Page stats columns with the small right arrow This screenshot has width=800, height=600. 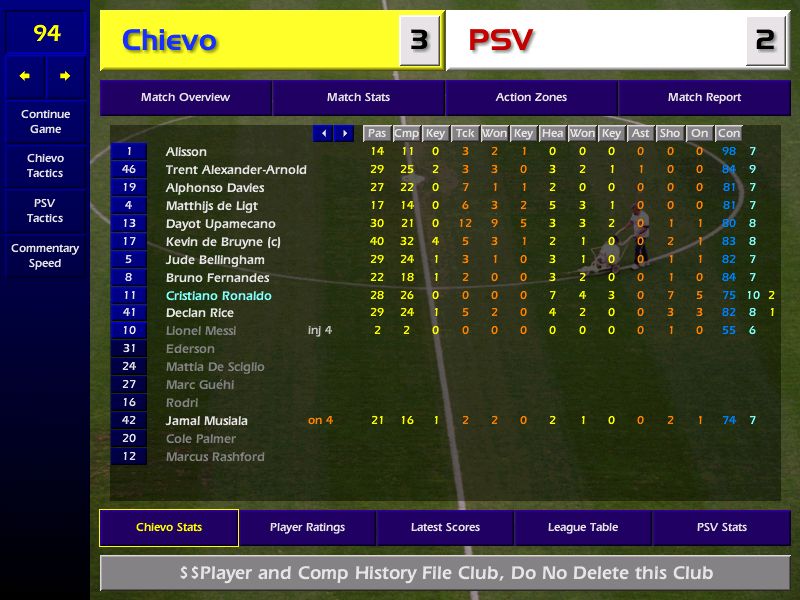click(x=344, y=133)
